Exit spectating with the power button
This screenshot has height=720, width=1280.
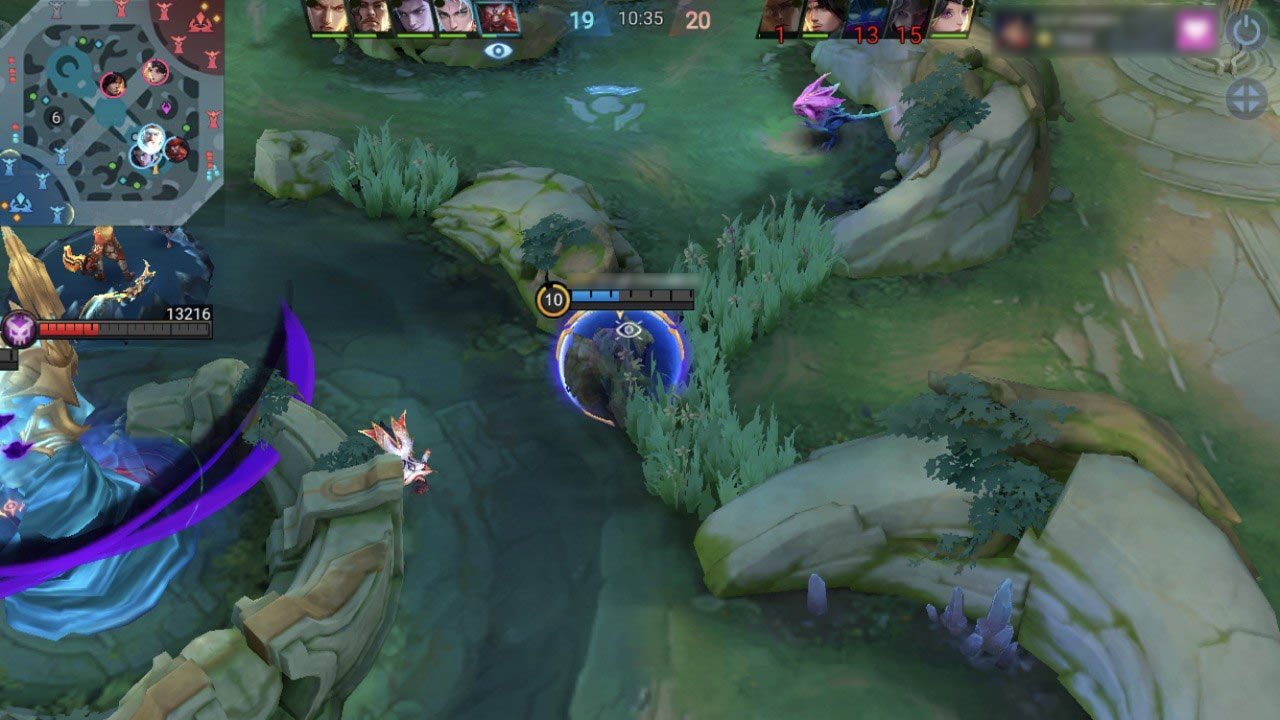point(1247,32)
